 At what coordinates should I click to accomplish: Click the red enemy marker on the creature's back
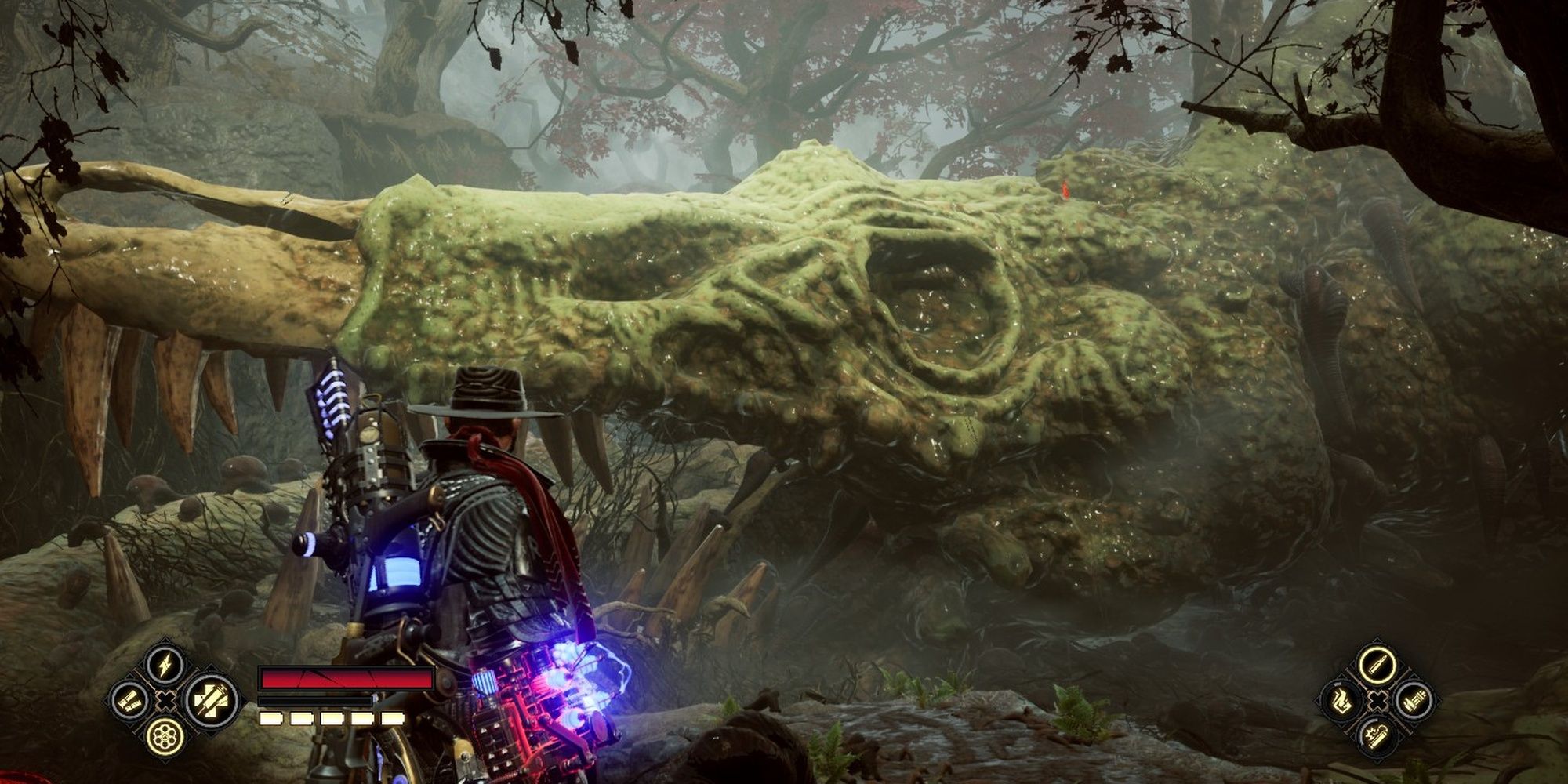[x=1064, y=190]
